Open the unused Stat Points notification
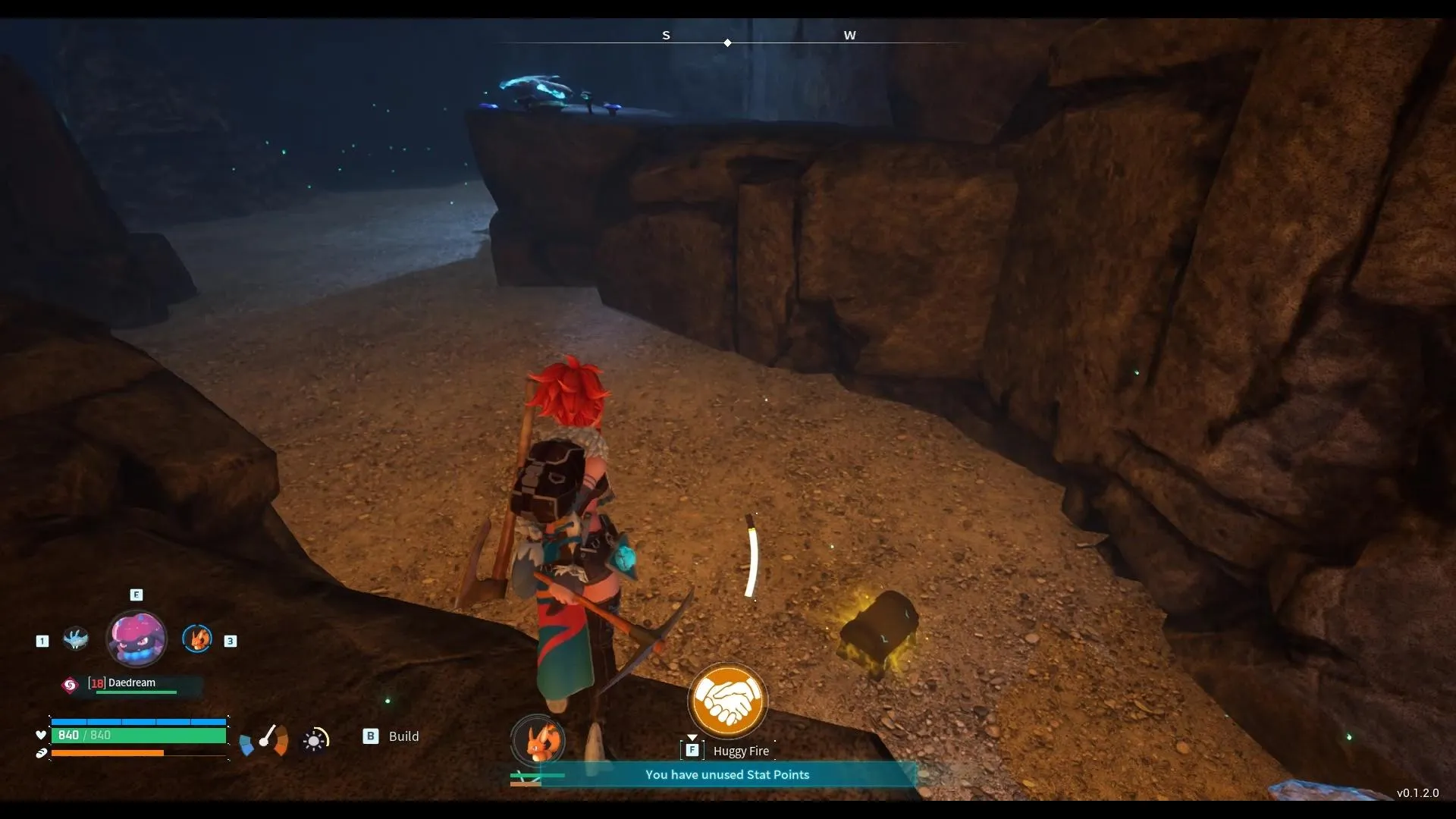This screenshot has width=1456, height=819. [726, 774]
